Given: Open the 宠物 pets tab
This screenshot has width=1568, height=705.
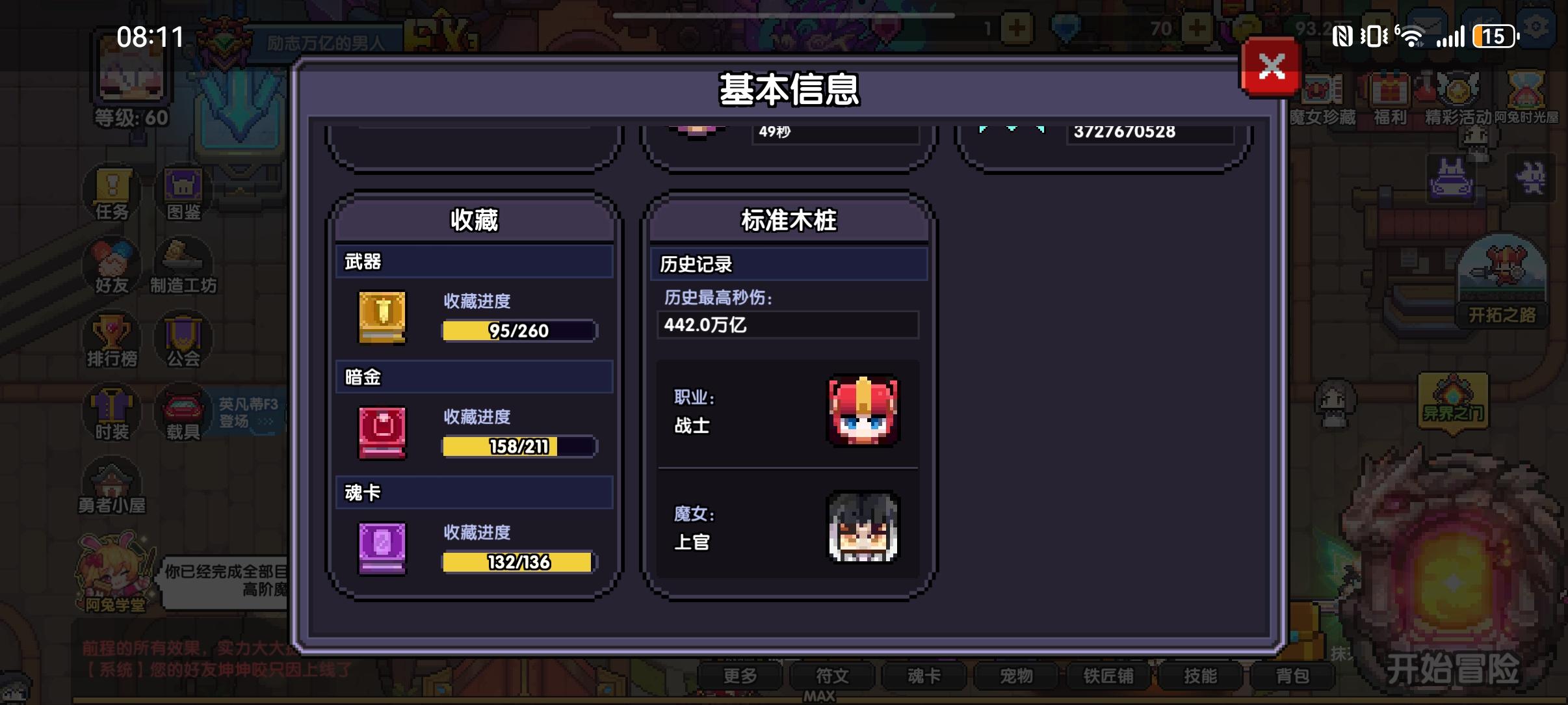Looking at the screenshot, I should (1017, 676).
